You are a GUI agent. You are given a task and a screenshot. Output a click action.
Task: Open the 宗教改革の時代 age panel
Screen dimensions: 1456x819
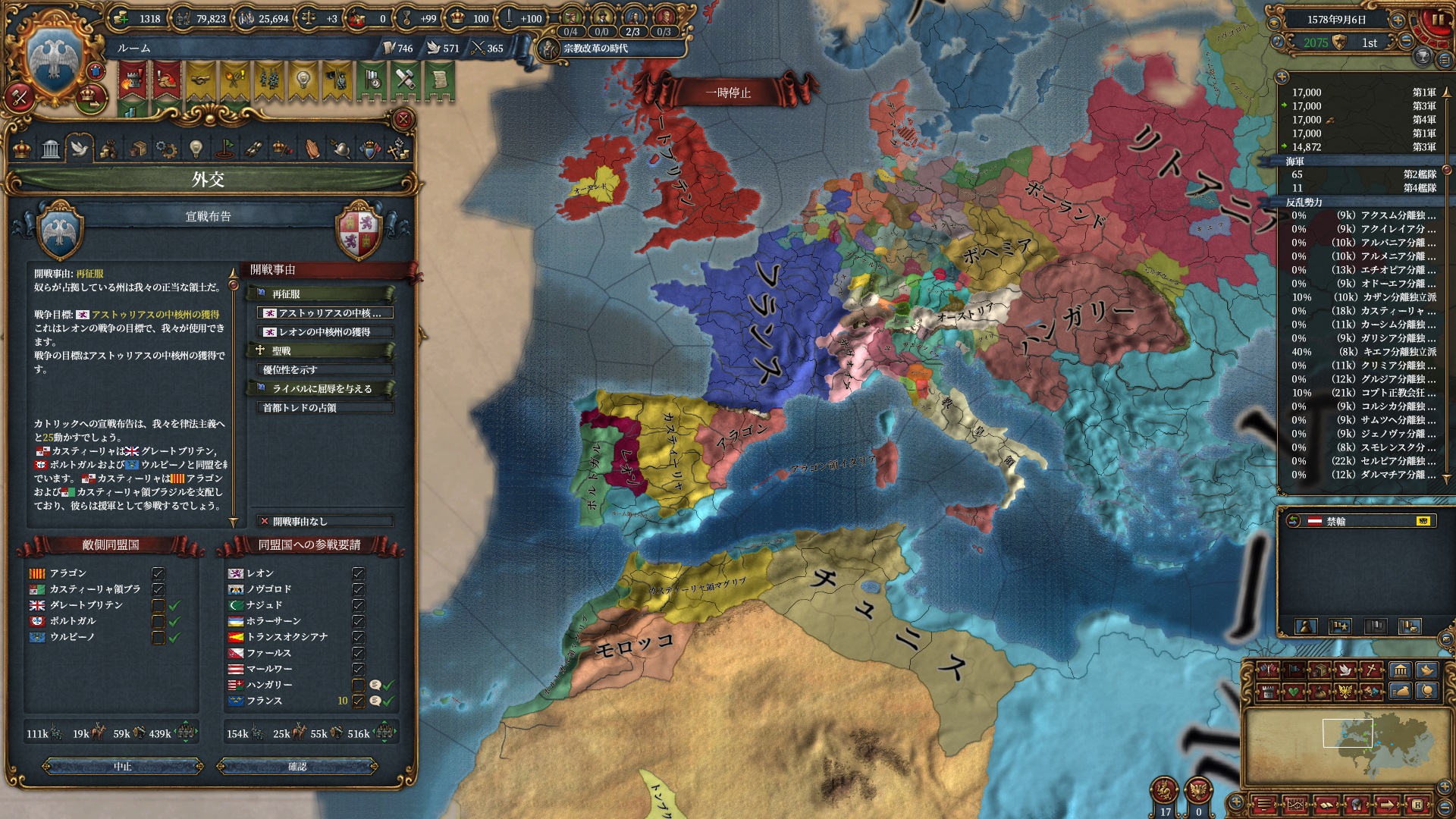click(x=595, y=49)
